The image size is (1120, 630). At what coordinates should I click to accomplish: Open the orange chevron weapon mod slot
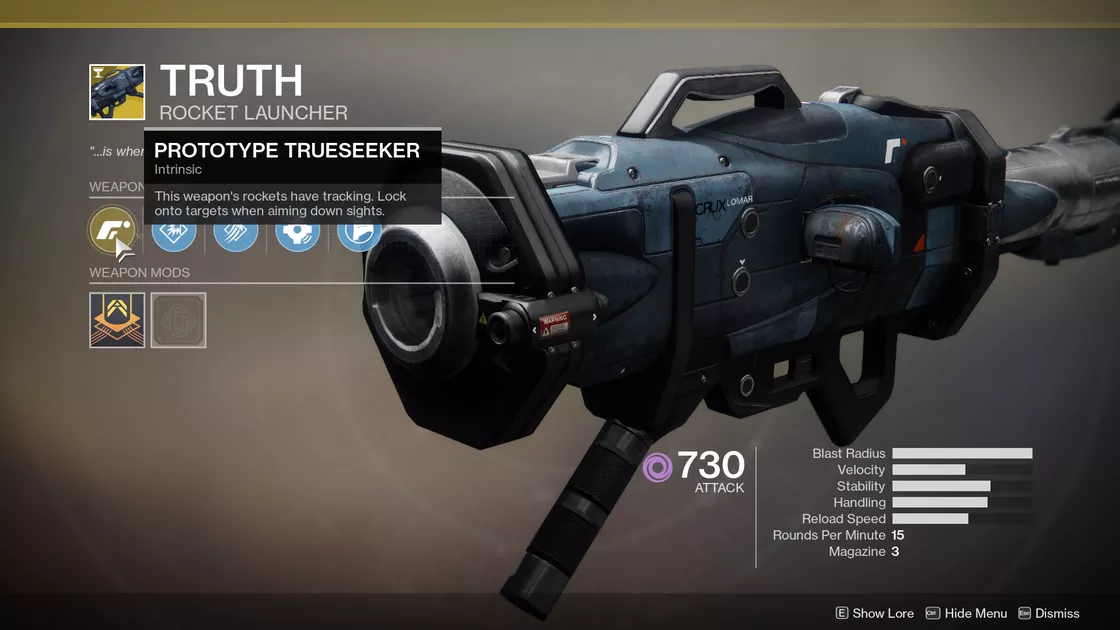click(117, 320)
